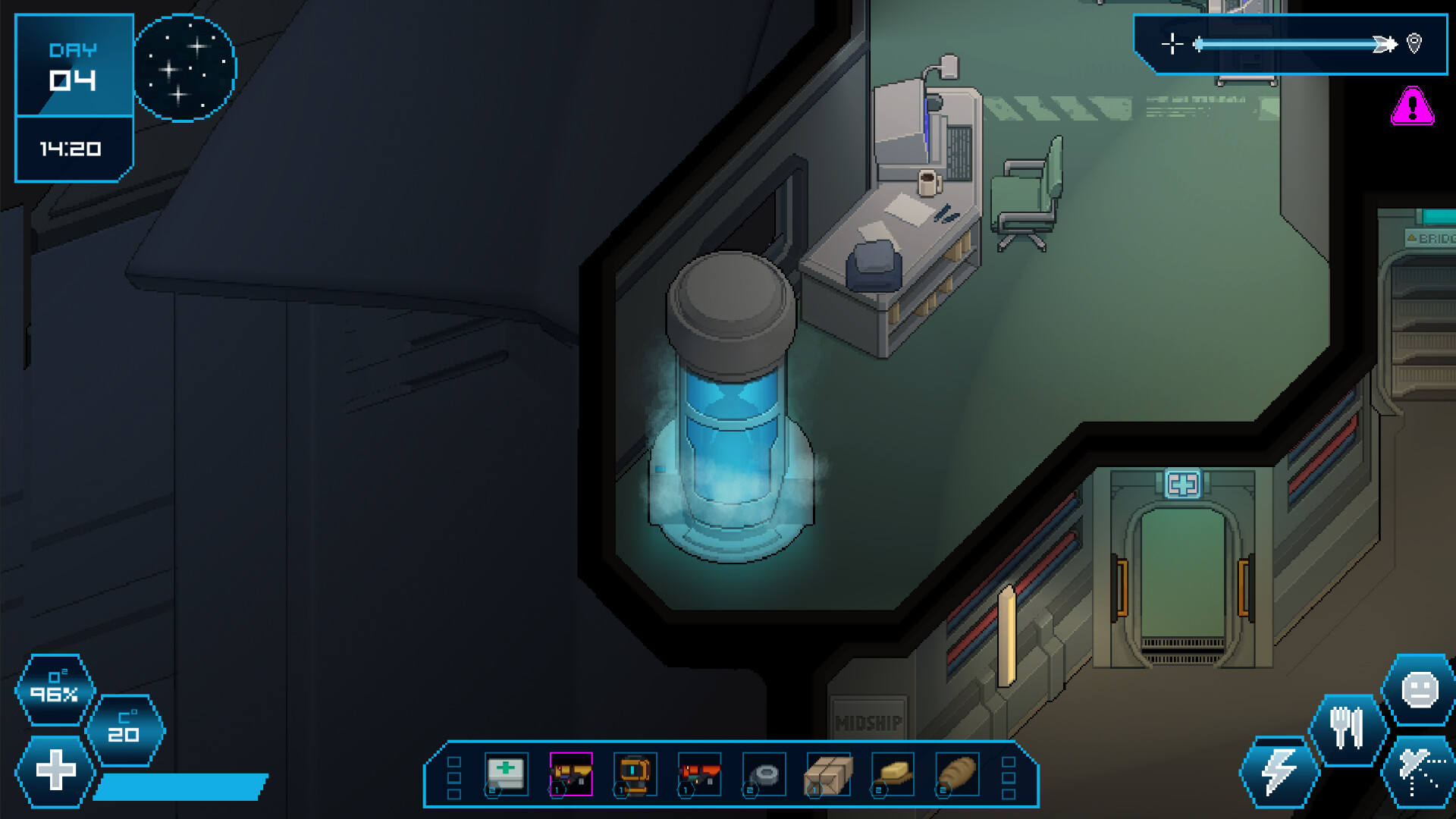
Task: Expand the temperature 20 degrees hexagon
Action: point(127,730)
